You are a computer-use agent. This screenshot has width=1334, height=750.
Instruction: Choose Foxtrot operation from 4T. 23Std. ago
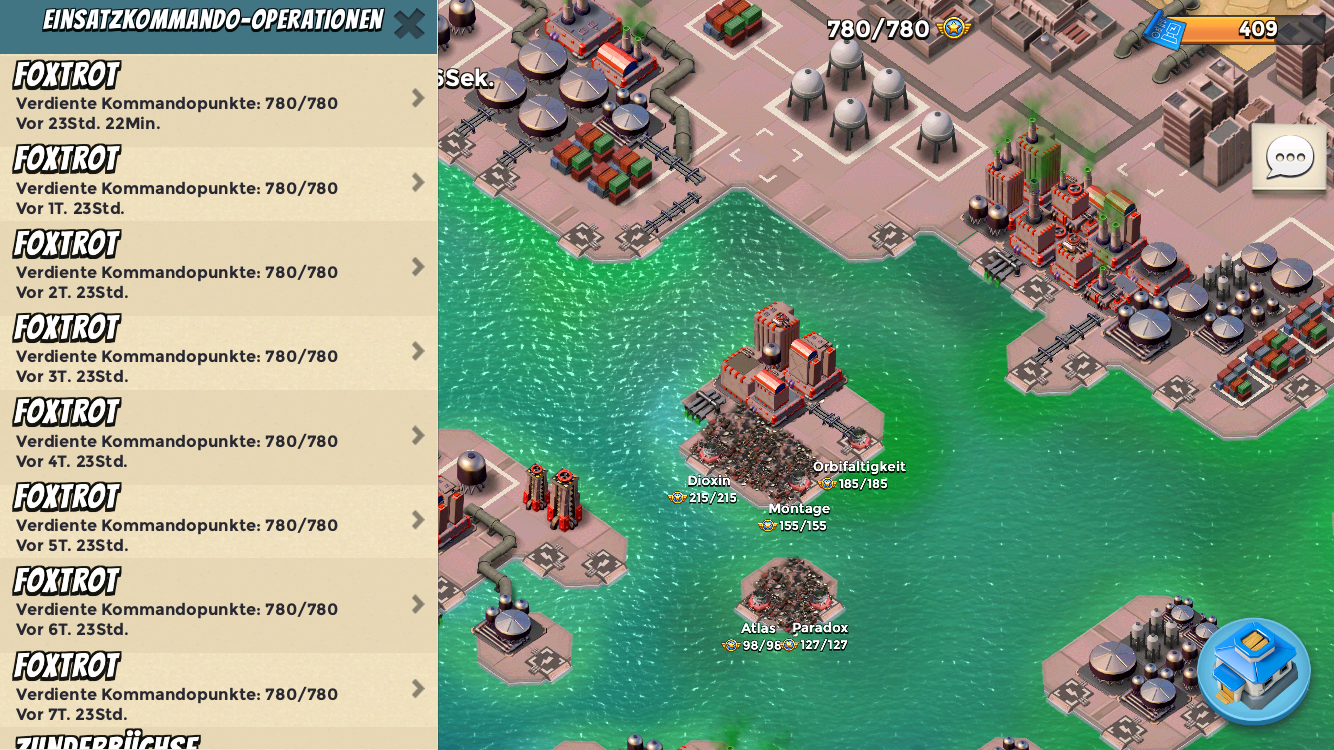click(x=218, y=436)
